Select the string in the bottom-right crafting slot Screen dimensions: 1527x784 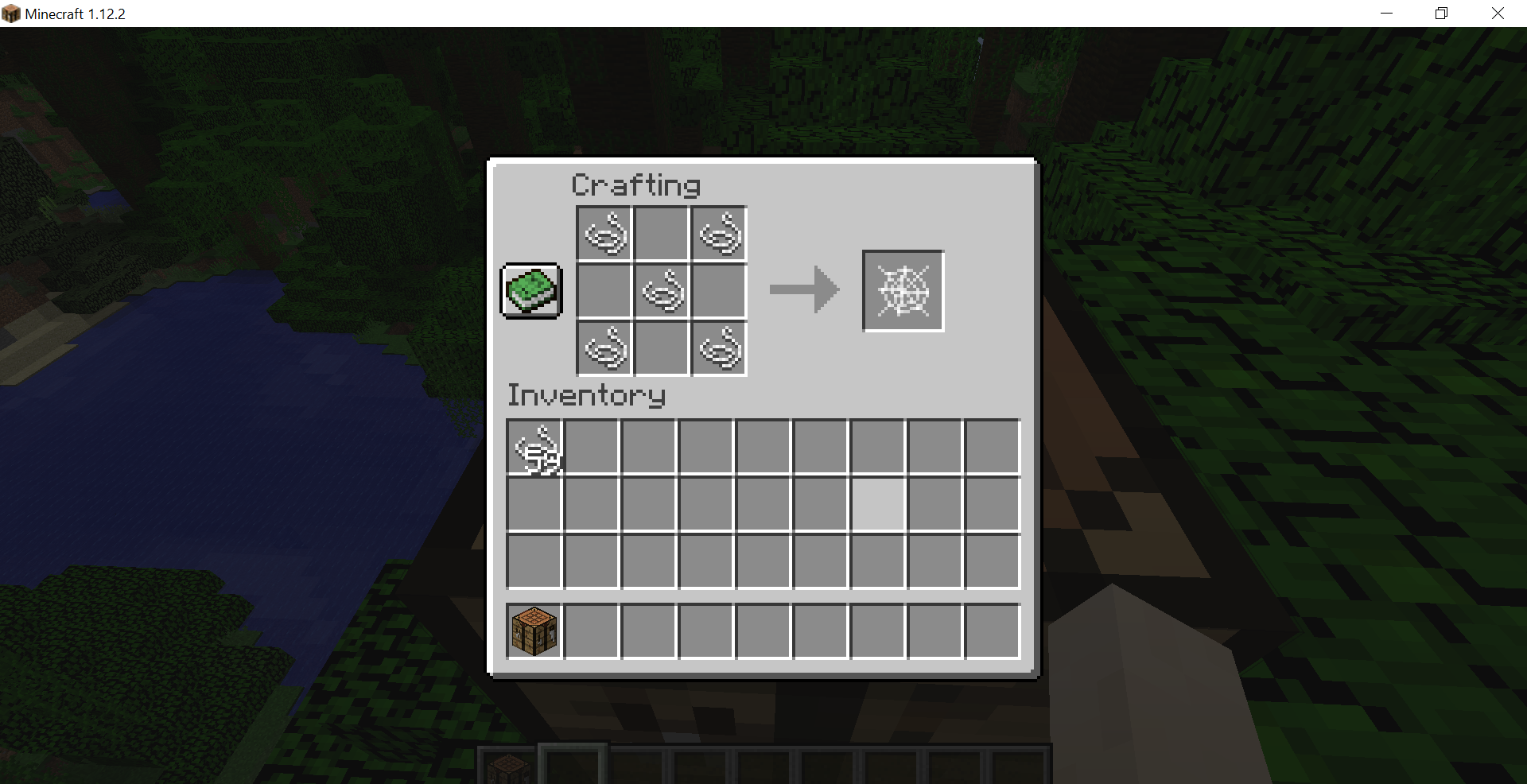[x=719, y=348]
